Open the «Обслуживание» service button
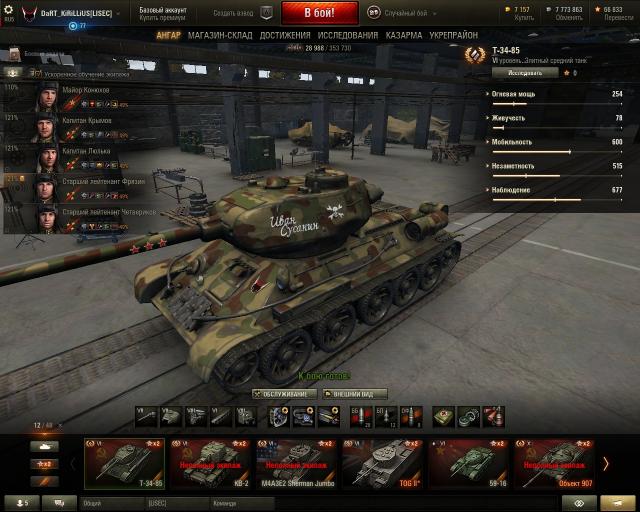This screenshot has height=512, width=640. point(285,394)
